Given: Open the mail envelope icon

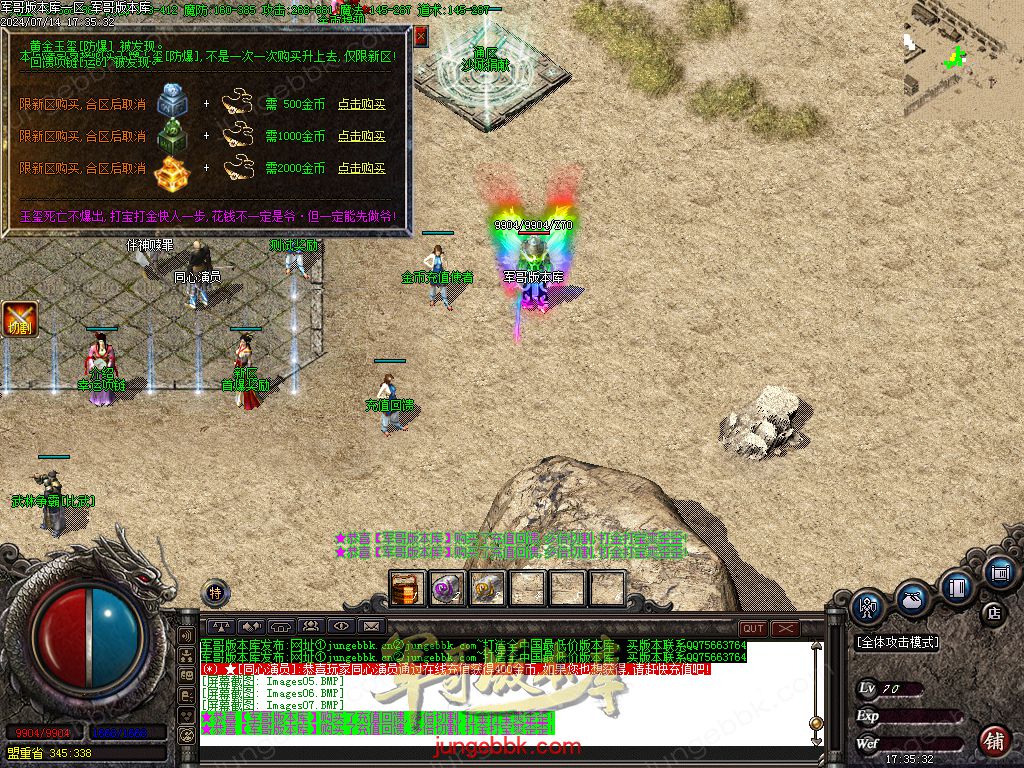Looking at the screenshot, I should pos(372,627).
